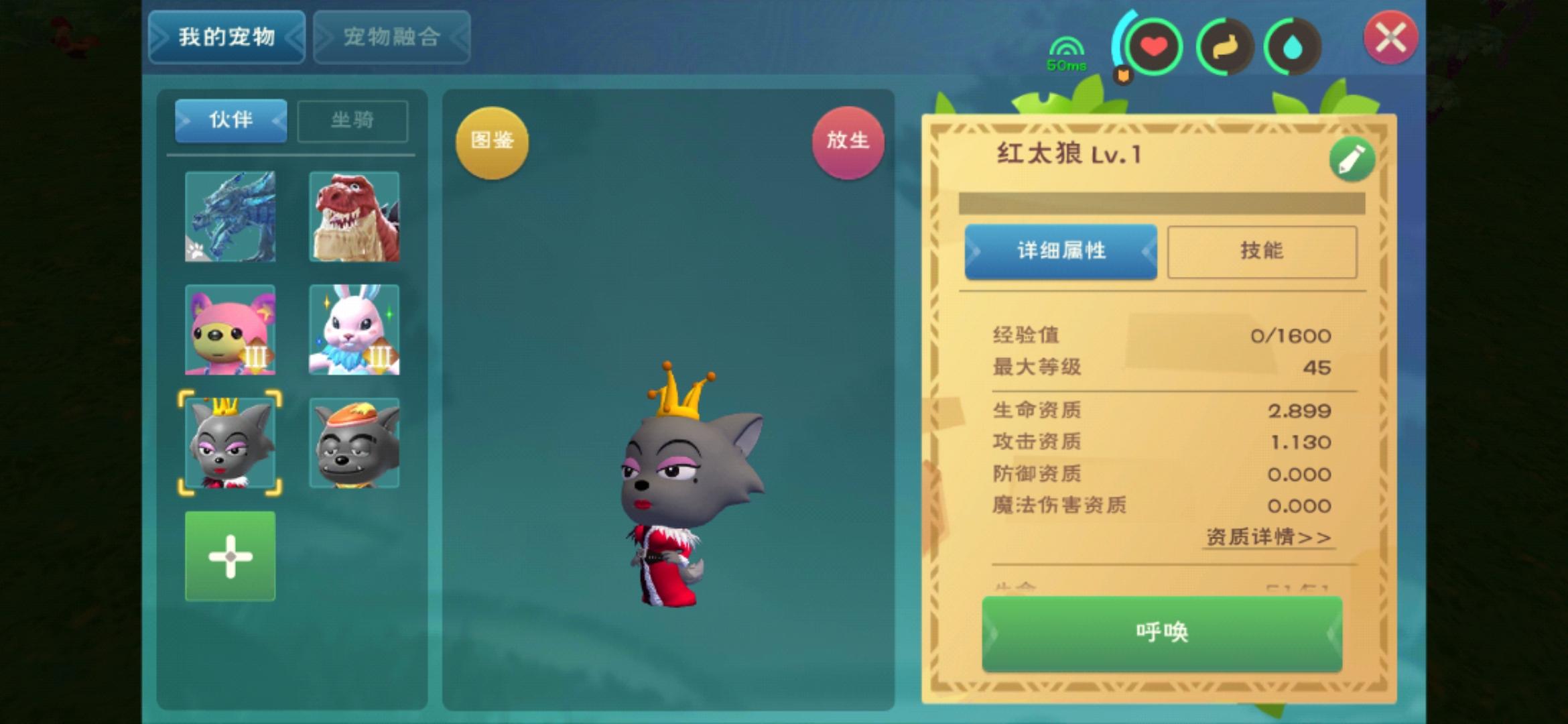Check the heart health status indicator
The image size is (1568, 724).
[1154, 46]
